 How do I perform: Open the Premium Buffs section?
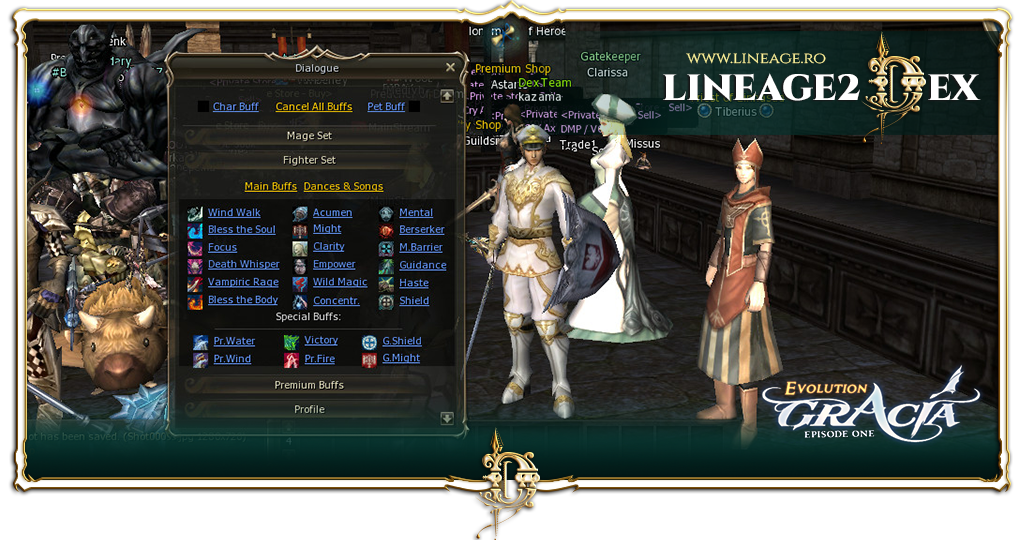pyautogui.click(x=308, y=385)
